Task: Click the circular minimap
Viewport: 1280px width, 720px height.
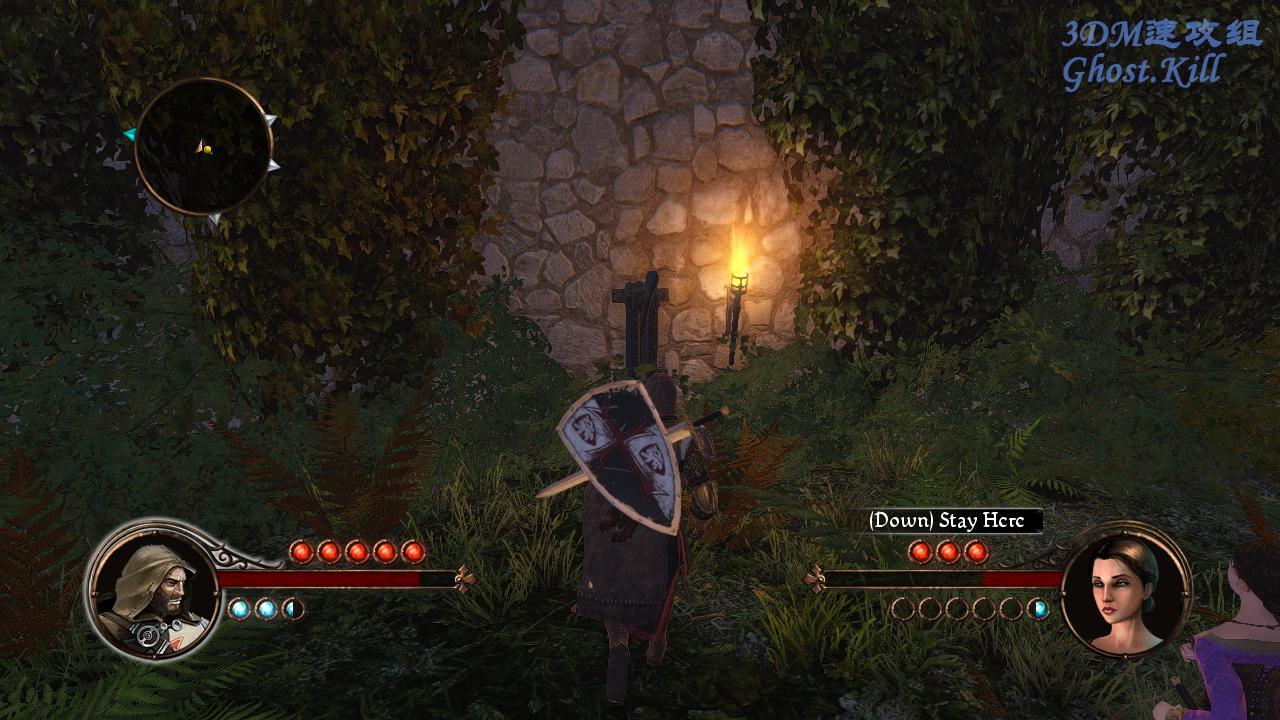Action: tap(204, 146)
